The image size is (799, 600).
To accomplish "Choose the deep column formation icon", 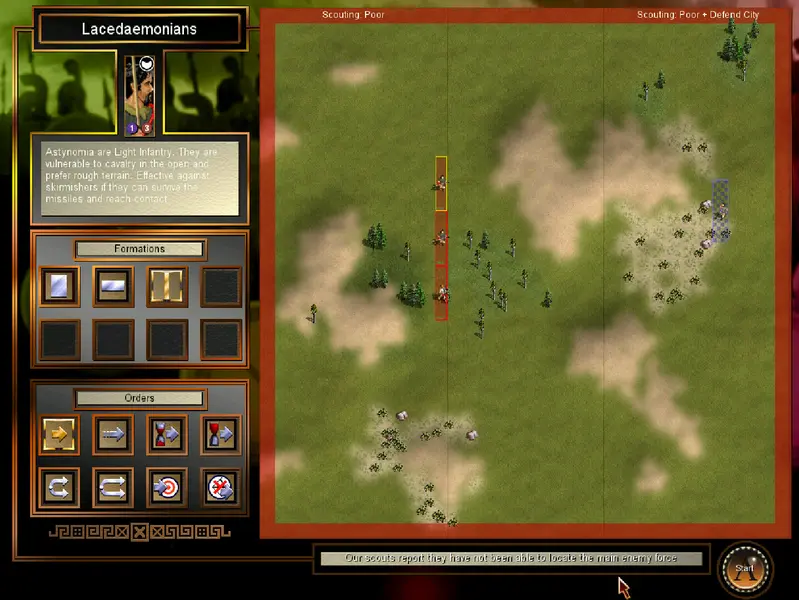I will coord(59,286).
